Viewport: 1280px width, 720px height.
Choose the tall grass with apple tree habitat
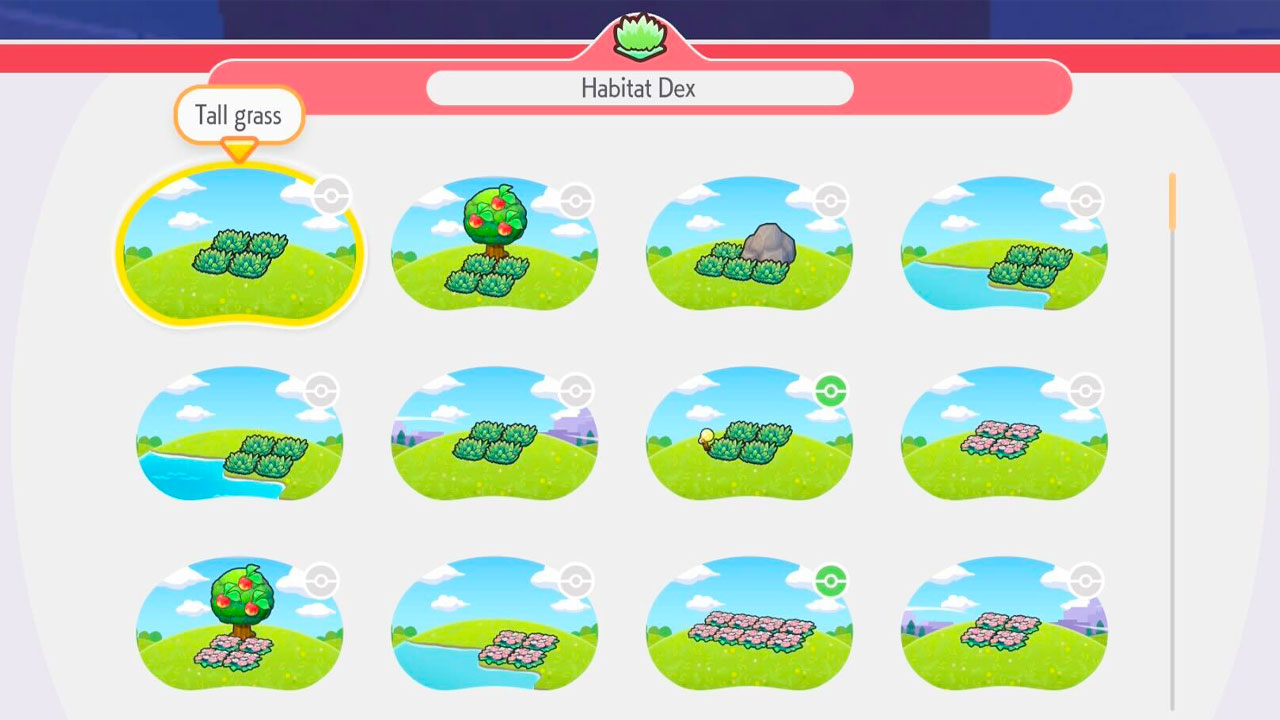tap(494, 246)
